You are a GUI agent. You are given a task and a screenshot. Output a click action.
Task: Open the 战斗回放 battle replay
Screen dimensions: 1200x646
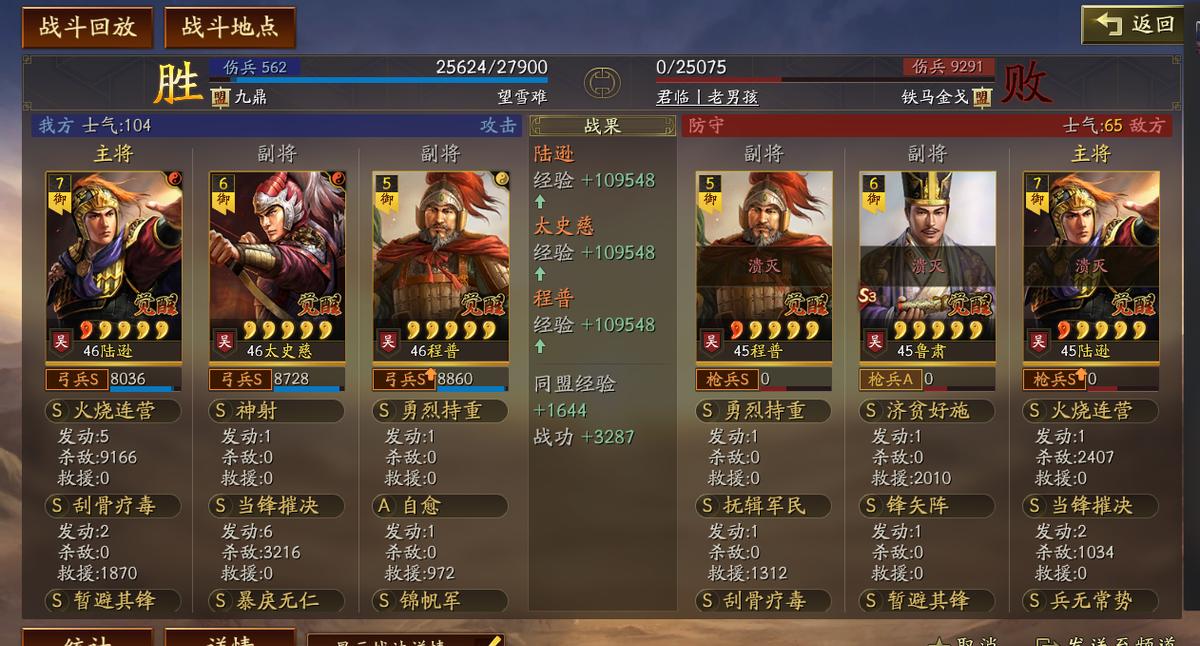pos(87,27)
